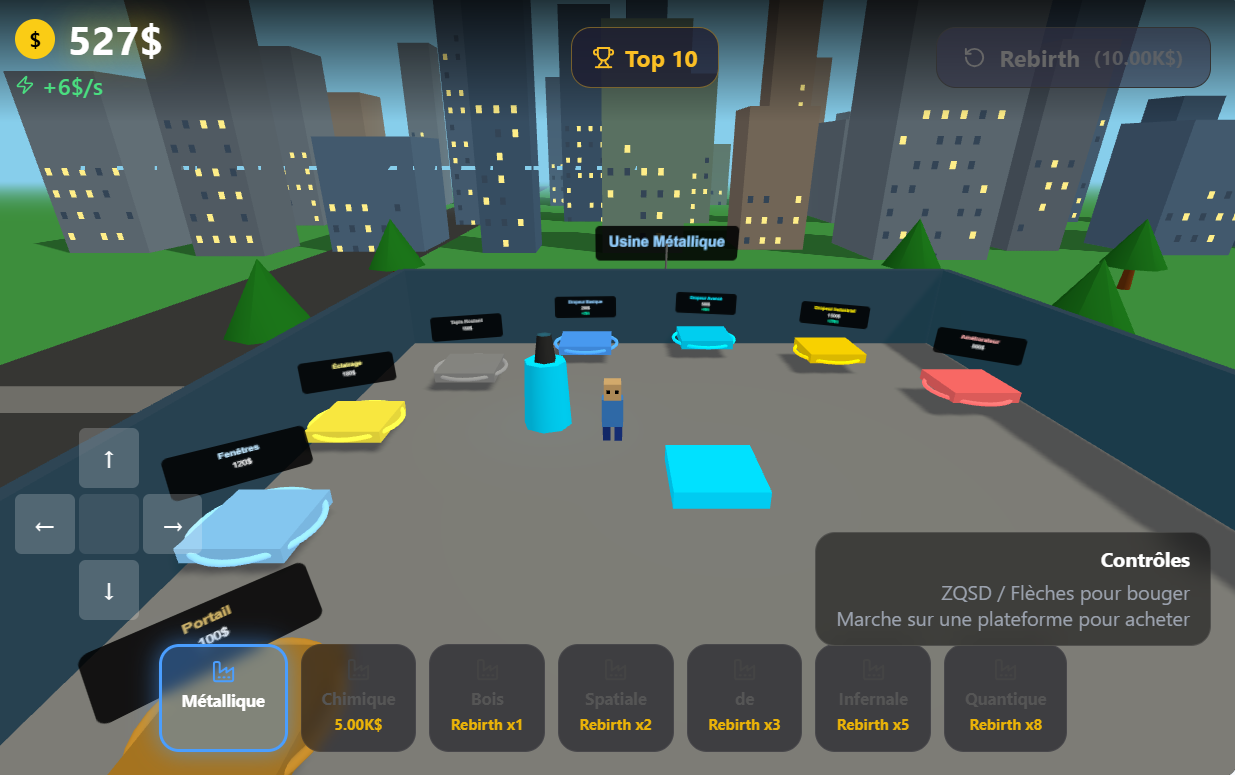
Task: Select the Quantique factory tab
Action: click(x=1005, y=698)
